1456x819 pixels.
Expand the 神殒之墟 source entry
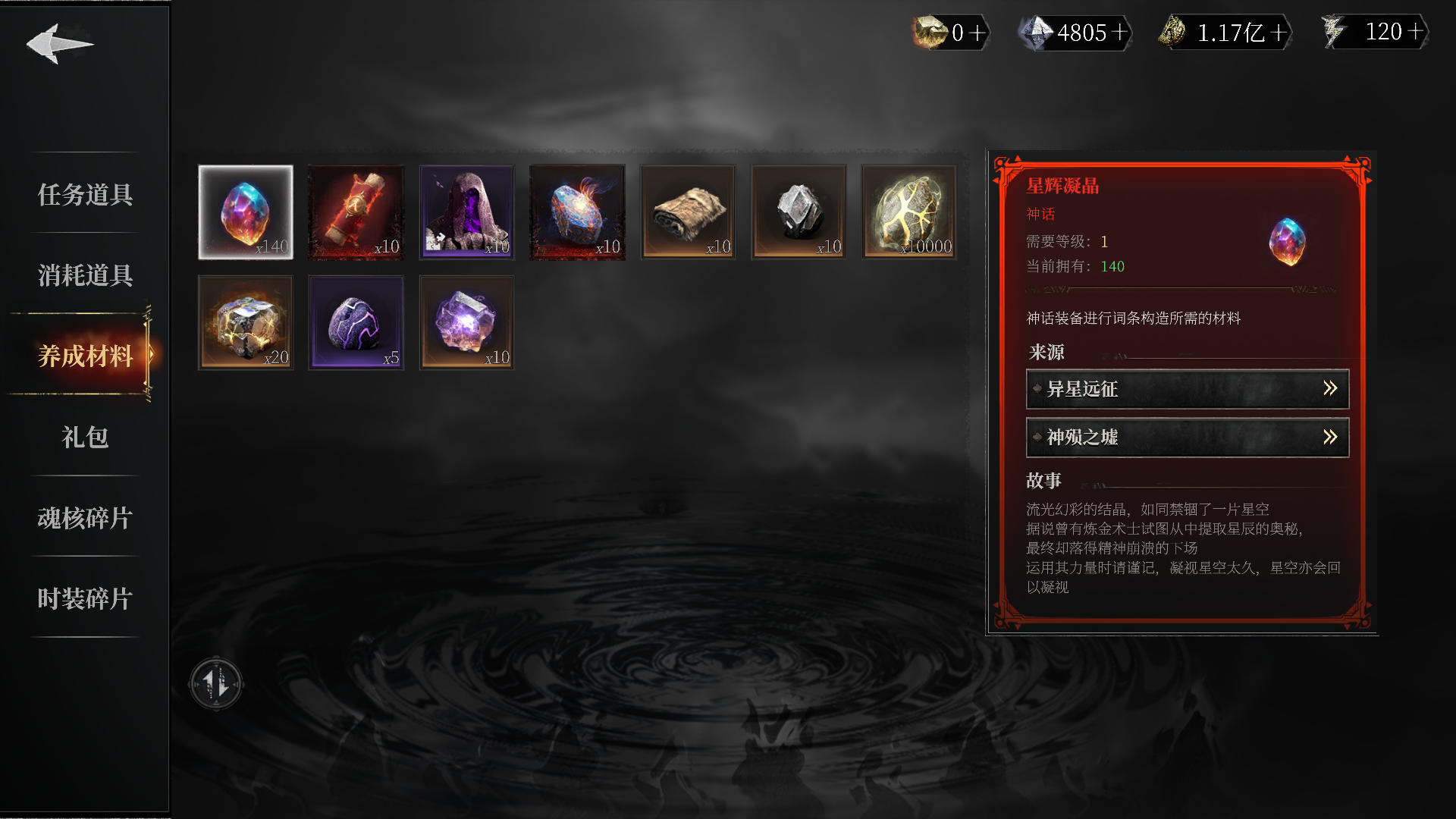[1187, 438]
